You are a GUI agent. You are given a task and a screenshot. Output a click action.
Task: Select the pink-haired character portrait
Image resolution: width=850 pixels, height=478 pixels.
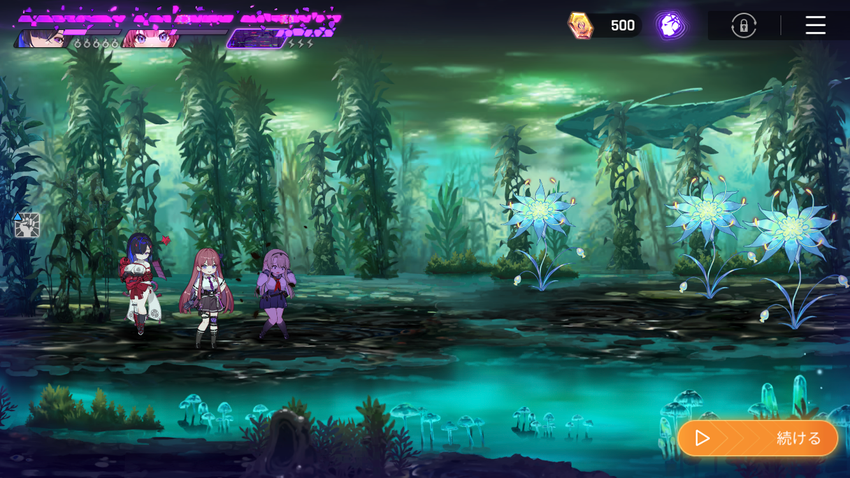point(150,39)
